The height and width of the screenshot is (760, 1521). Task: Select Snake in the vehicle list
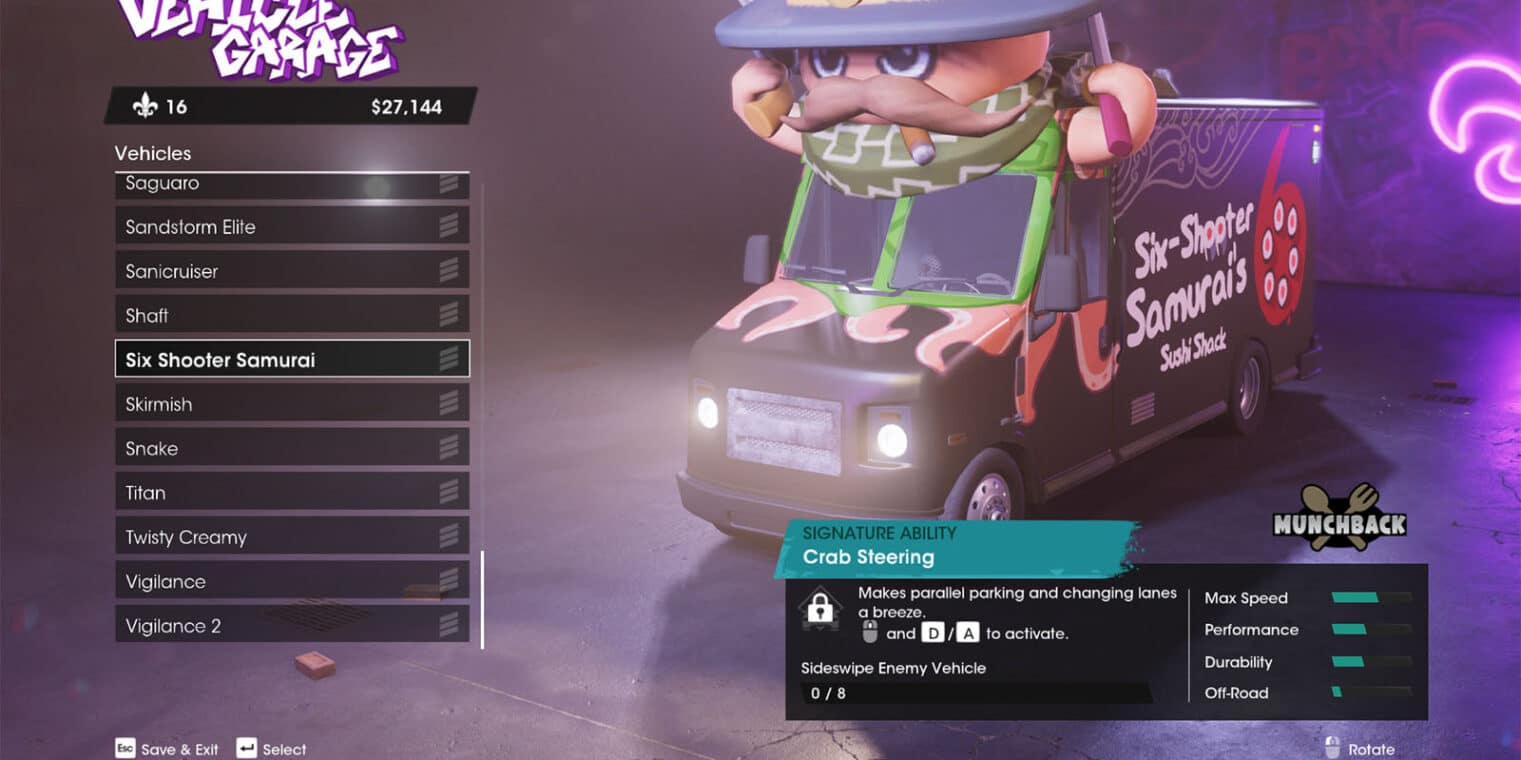[x=291, y=448]
